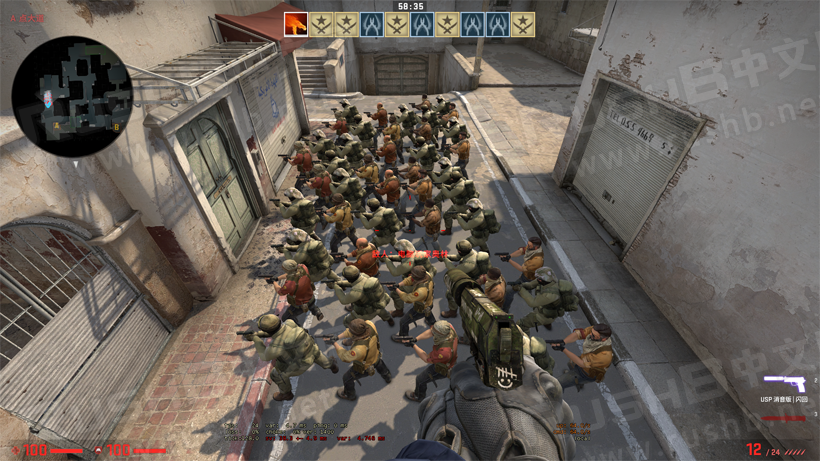Switch to the red knife icon
The width and height of the screenshot is (820, 461).
785,417
